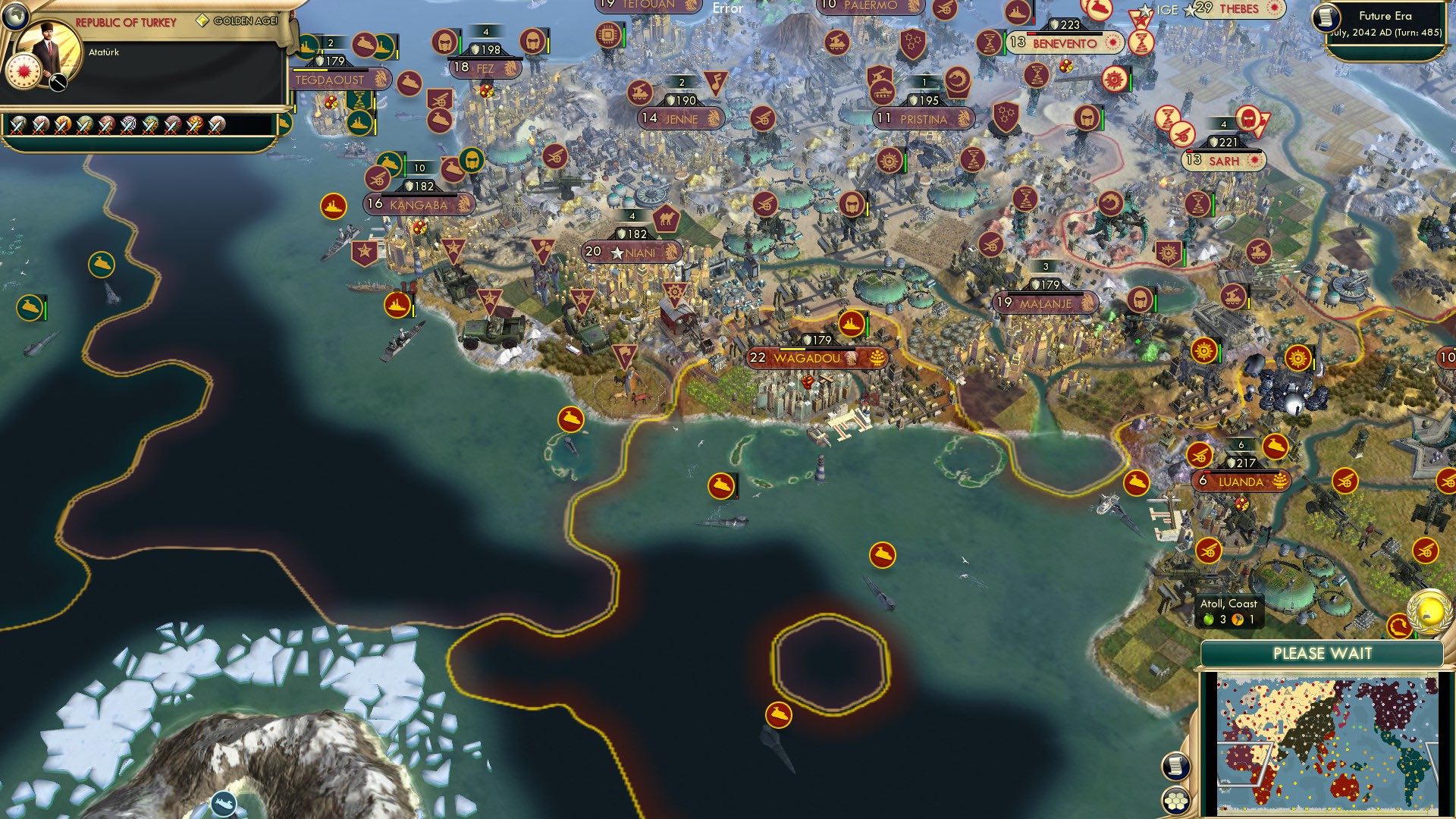This screenshot has width=1456, height=819.
Task: Select the first swordsman icon in the unit panel
Action: (18, 124)
